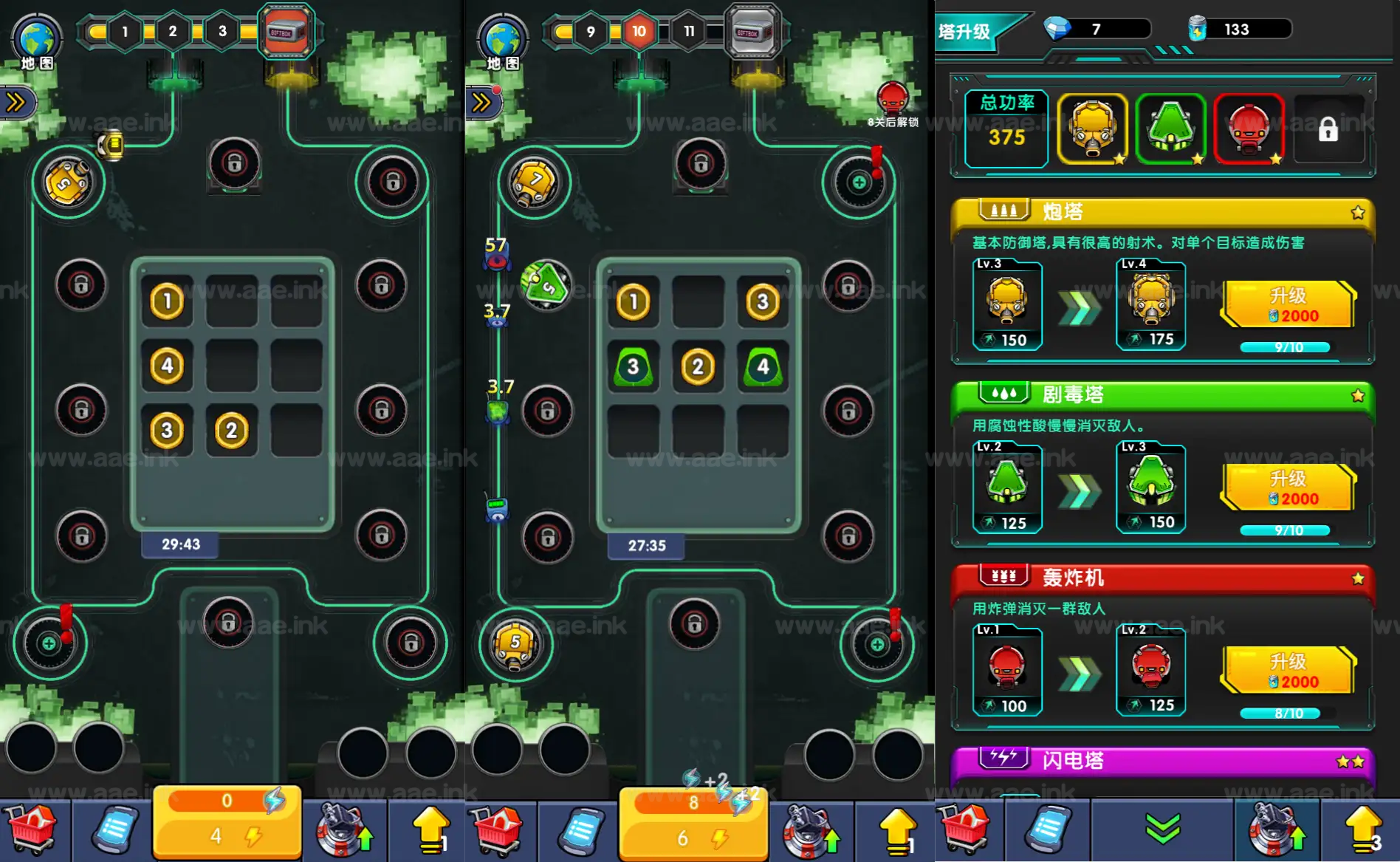Expand the left sidebar chevron arrow

16,102
